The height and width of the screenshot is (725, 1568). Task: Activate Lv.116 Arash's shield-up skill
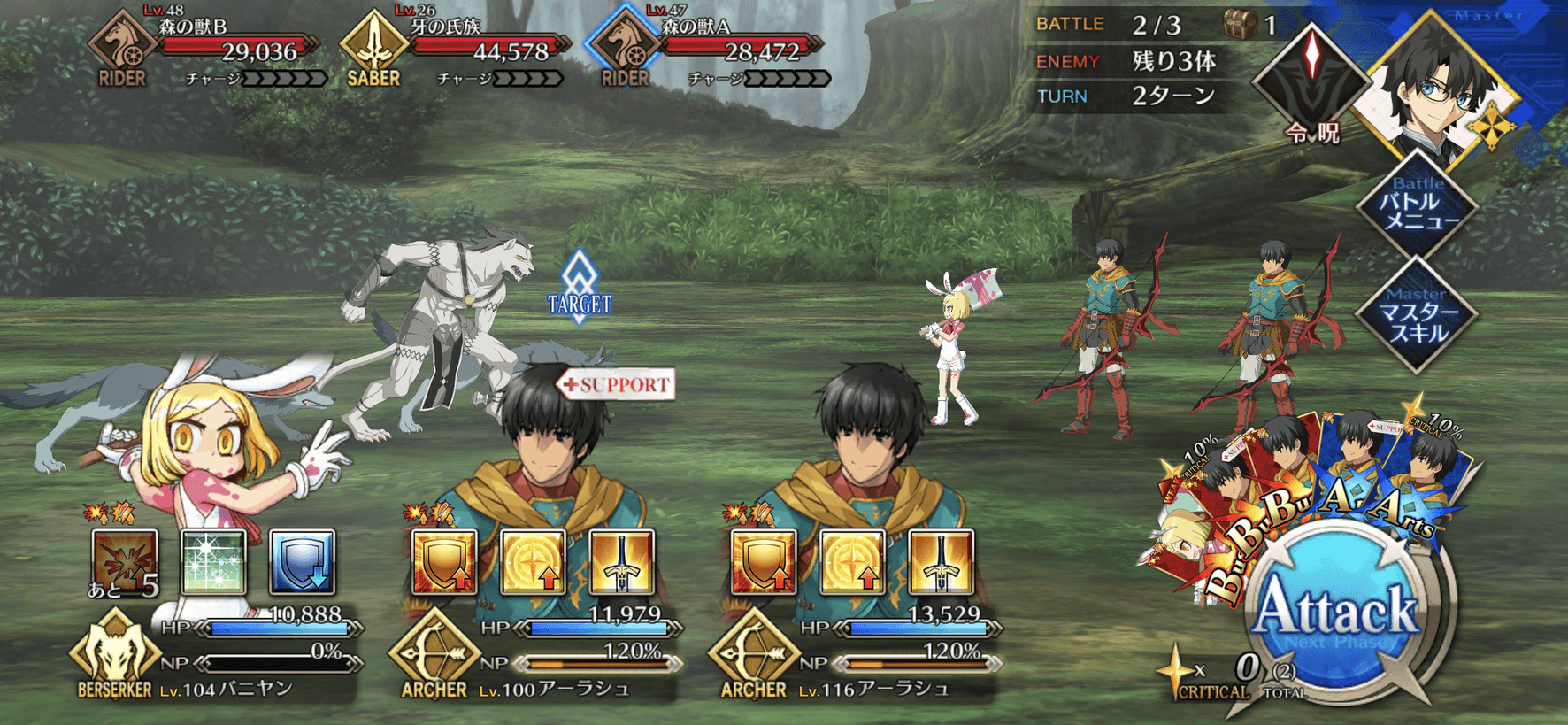(x=764, y=562)
